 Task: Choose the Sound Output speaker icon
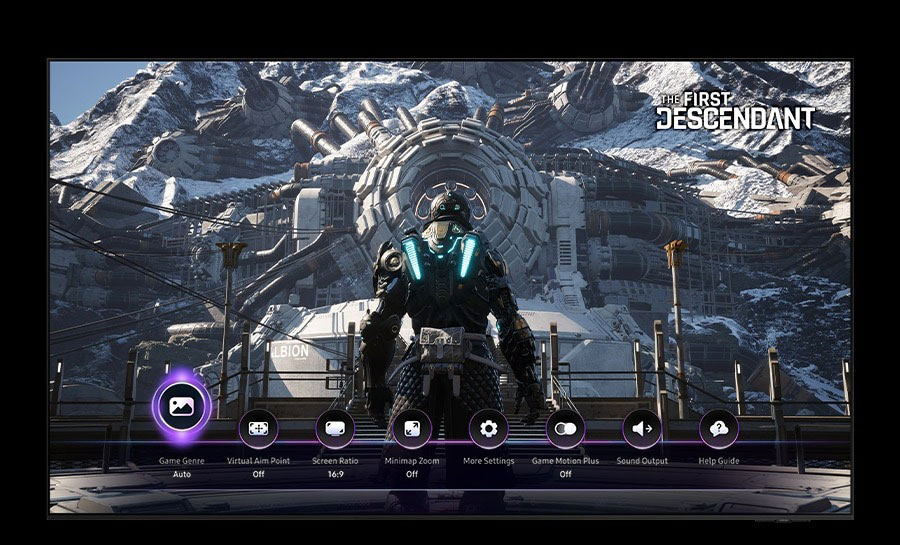[642, 428]
